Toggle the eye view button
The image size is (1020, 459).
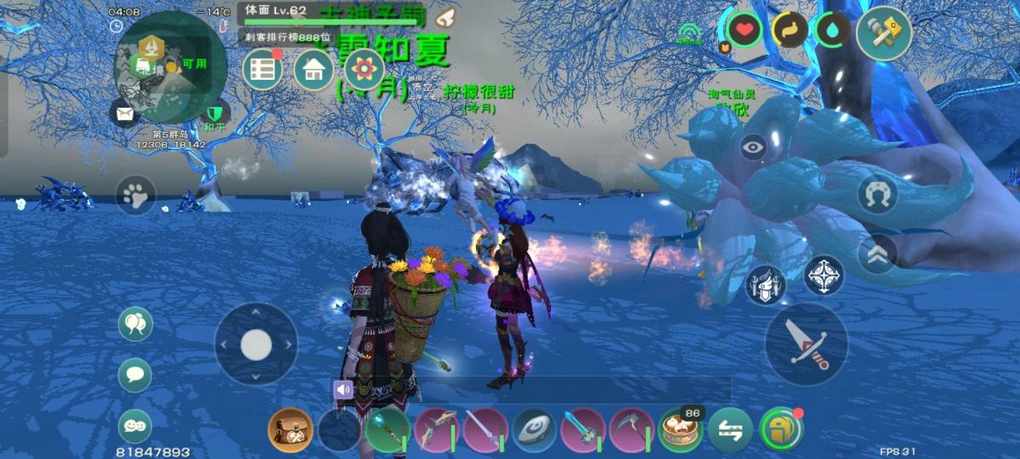coord(754,148)
